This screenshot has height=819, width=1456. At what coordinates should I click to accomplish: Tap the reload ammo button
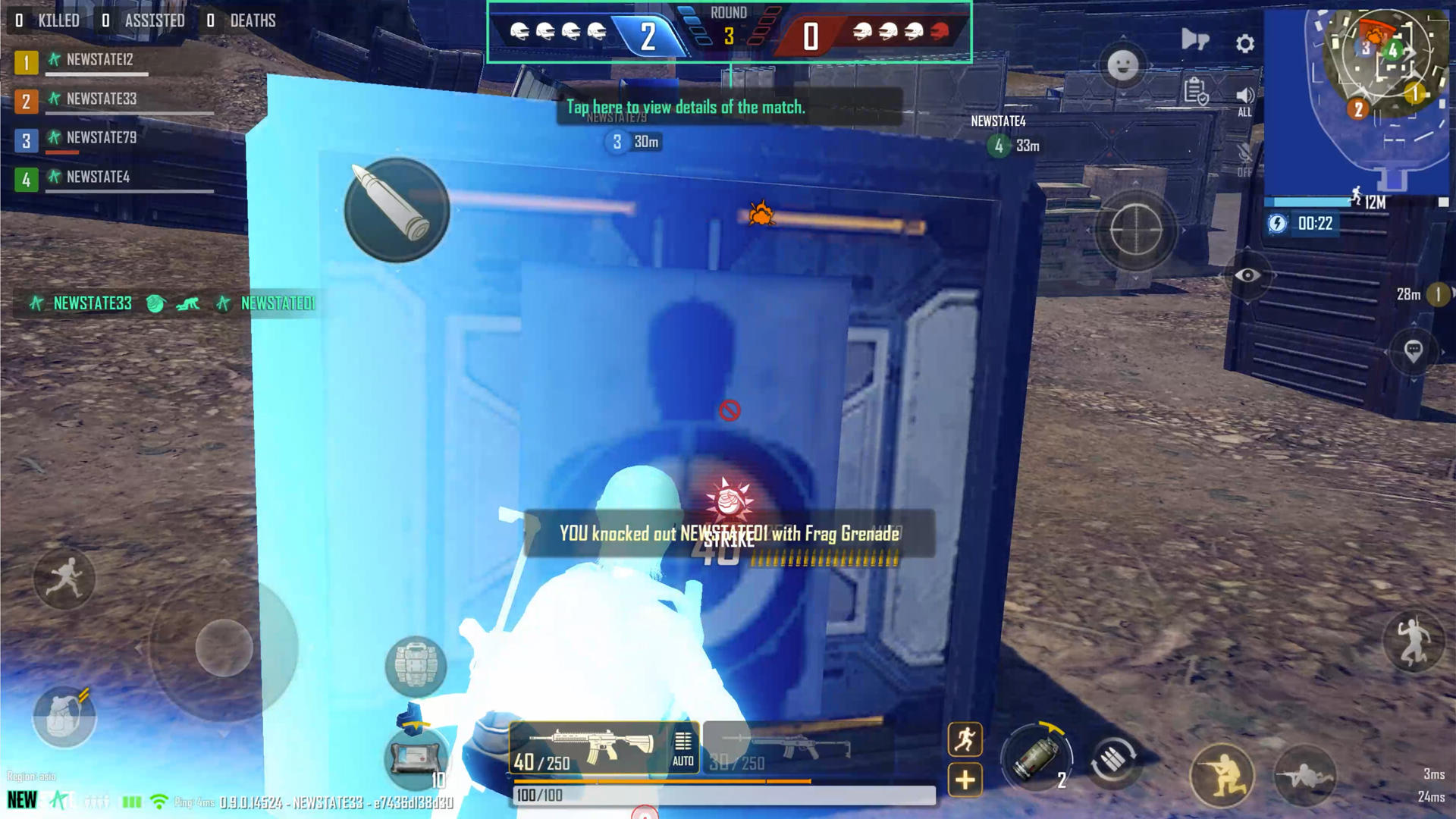[x=1112, y=761]
